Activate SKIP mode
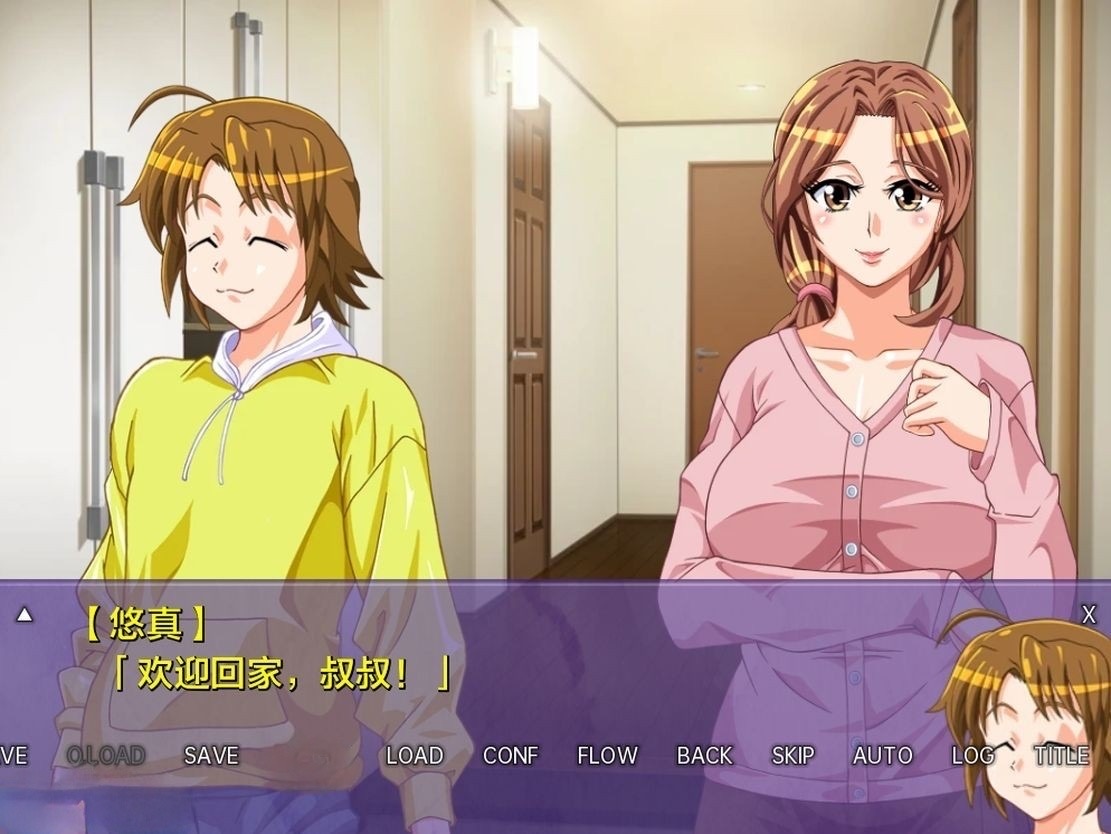 coord(793,756)
